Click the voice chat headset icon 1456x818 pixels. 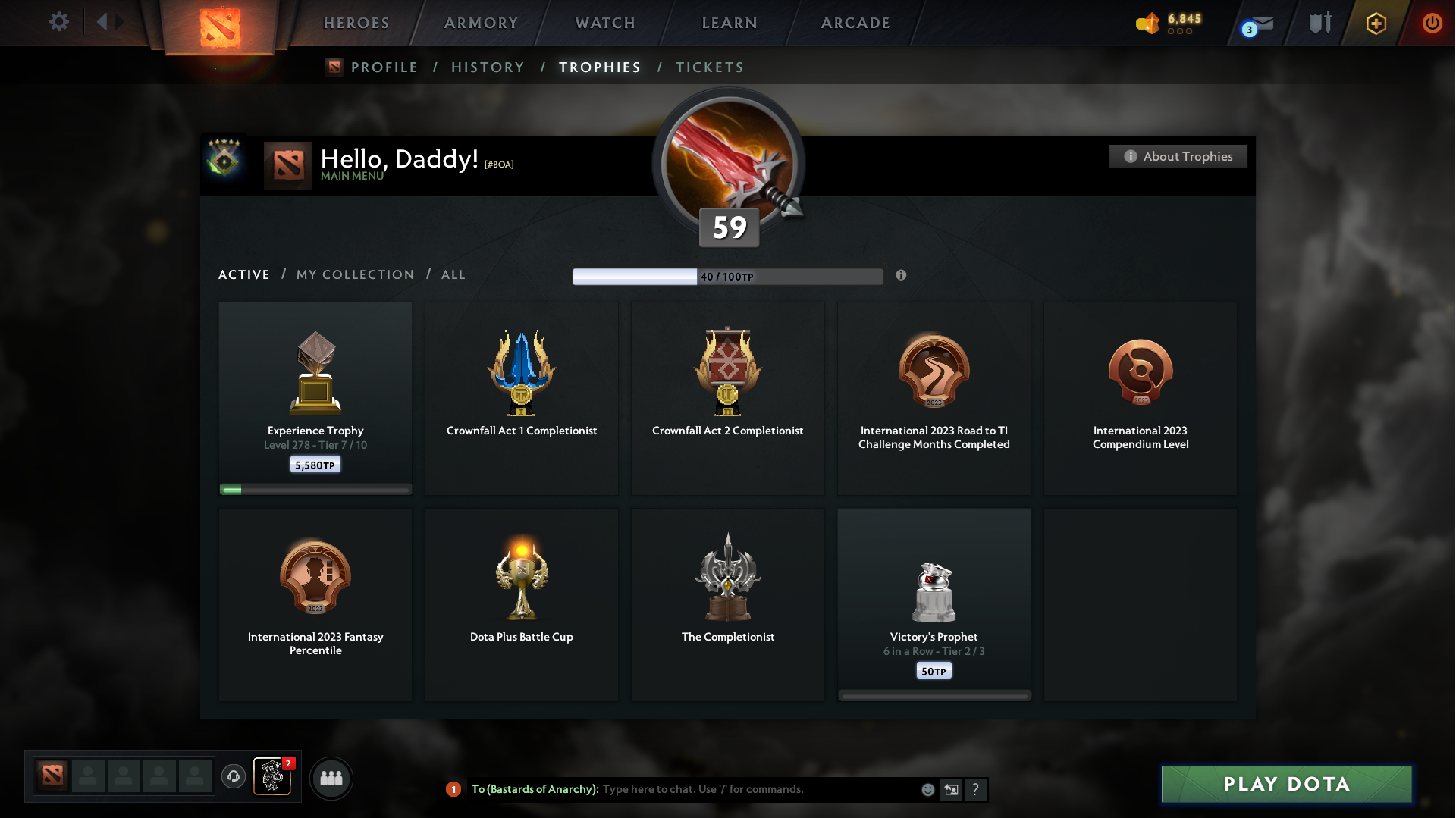pos(234,778)
